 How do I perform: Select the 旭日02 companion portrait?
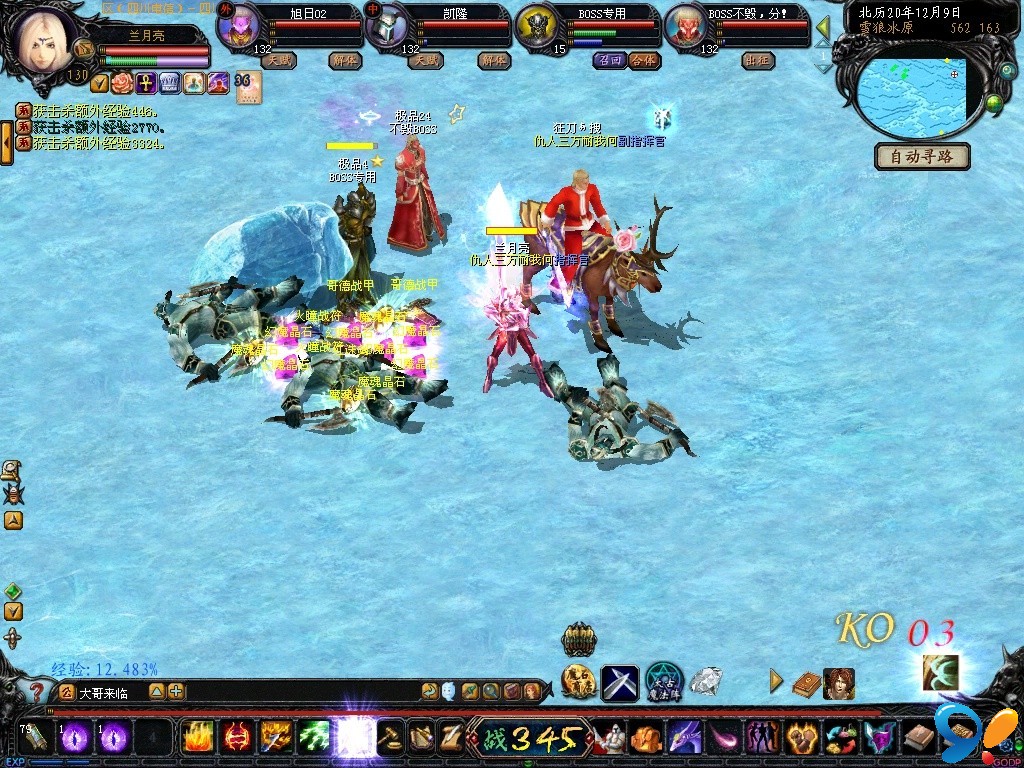[240, 26]
